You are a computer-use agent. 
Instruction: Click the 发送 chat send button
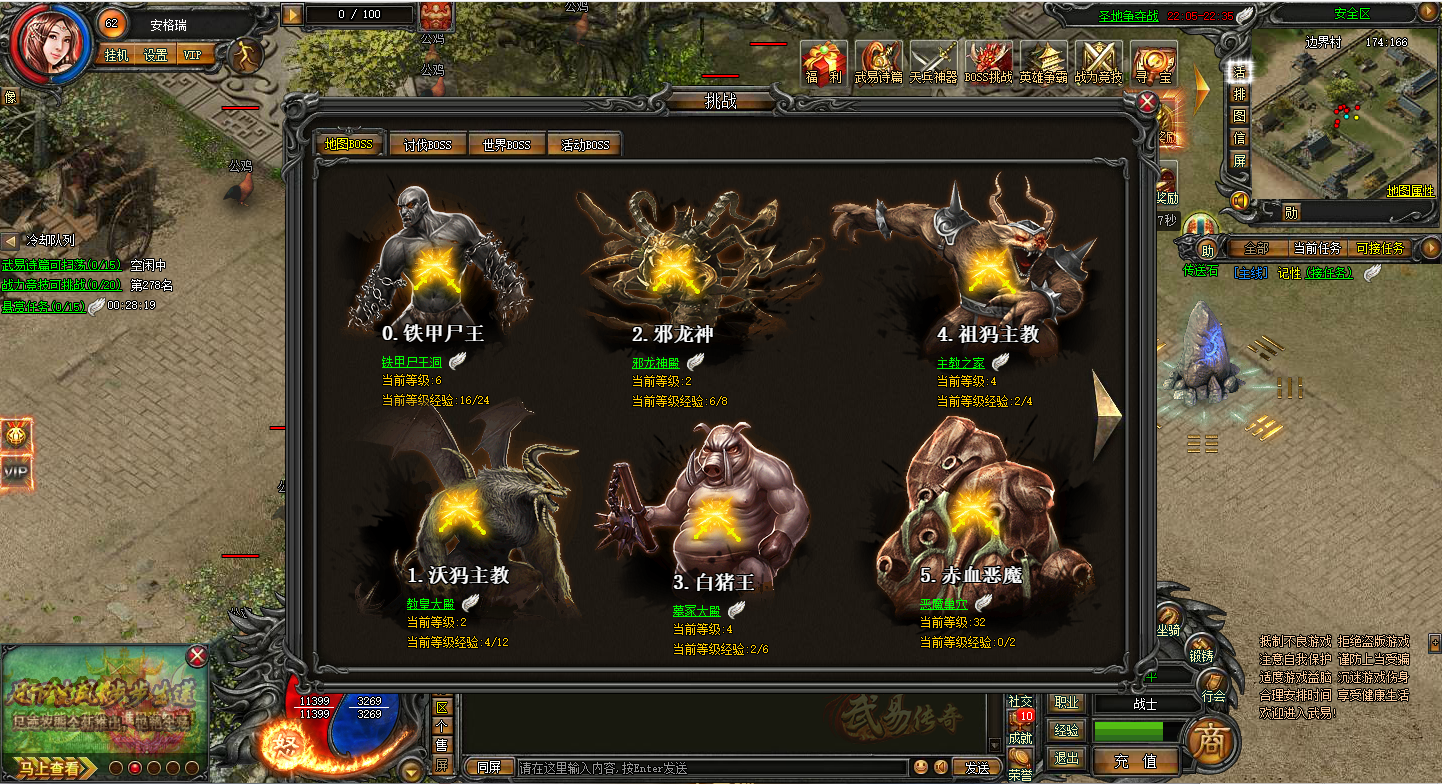point(977,768)
